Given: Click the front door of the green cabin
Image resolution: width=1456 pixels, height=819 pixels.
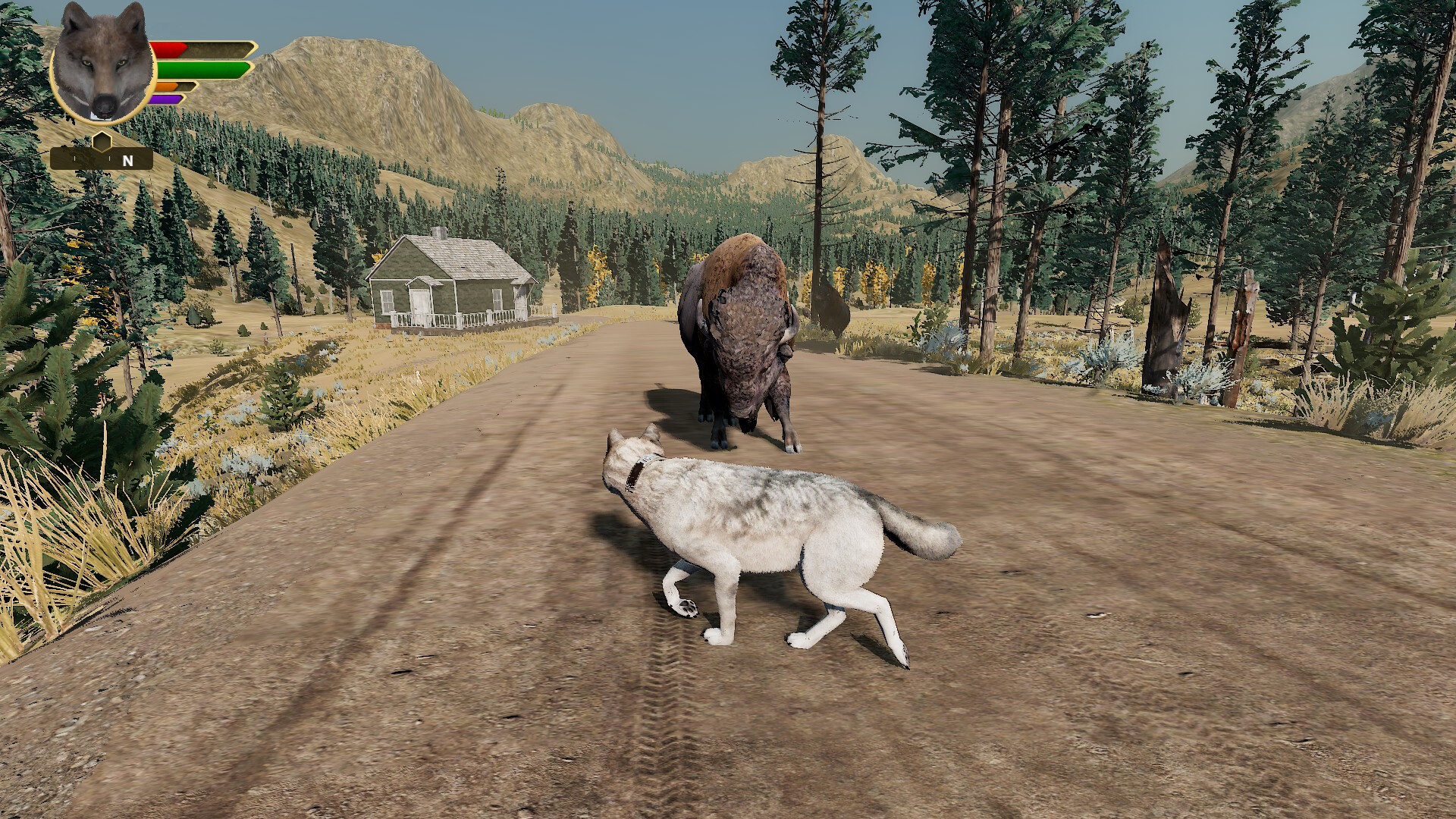Looking at the screenshot, I should 419,301.
